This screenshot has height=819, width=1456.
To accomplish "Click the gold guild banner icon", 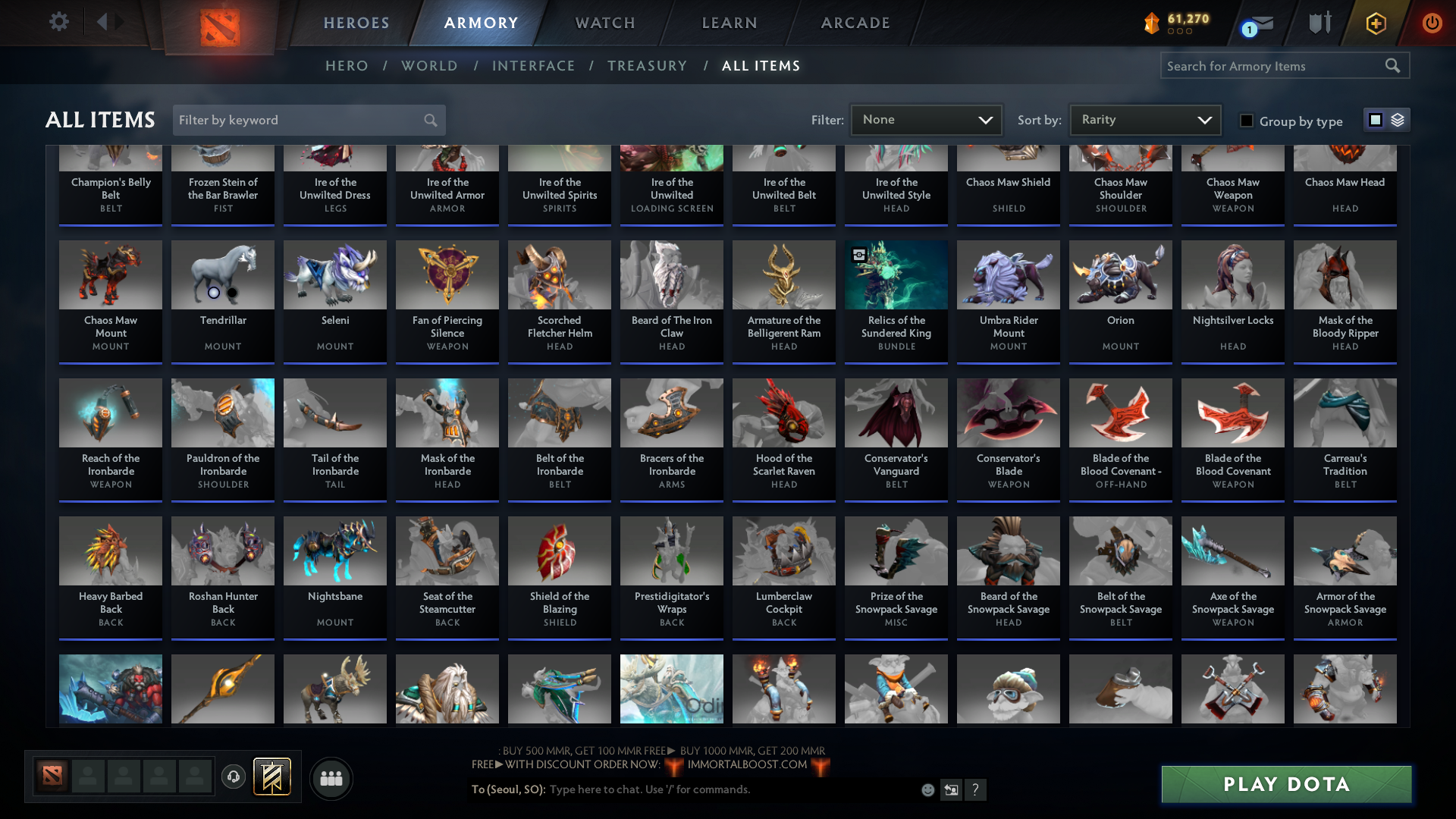I will coord(271,775).
